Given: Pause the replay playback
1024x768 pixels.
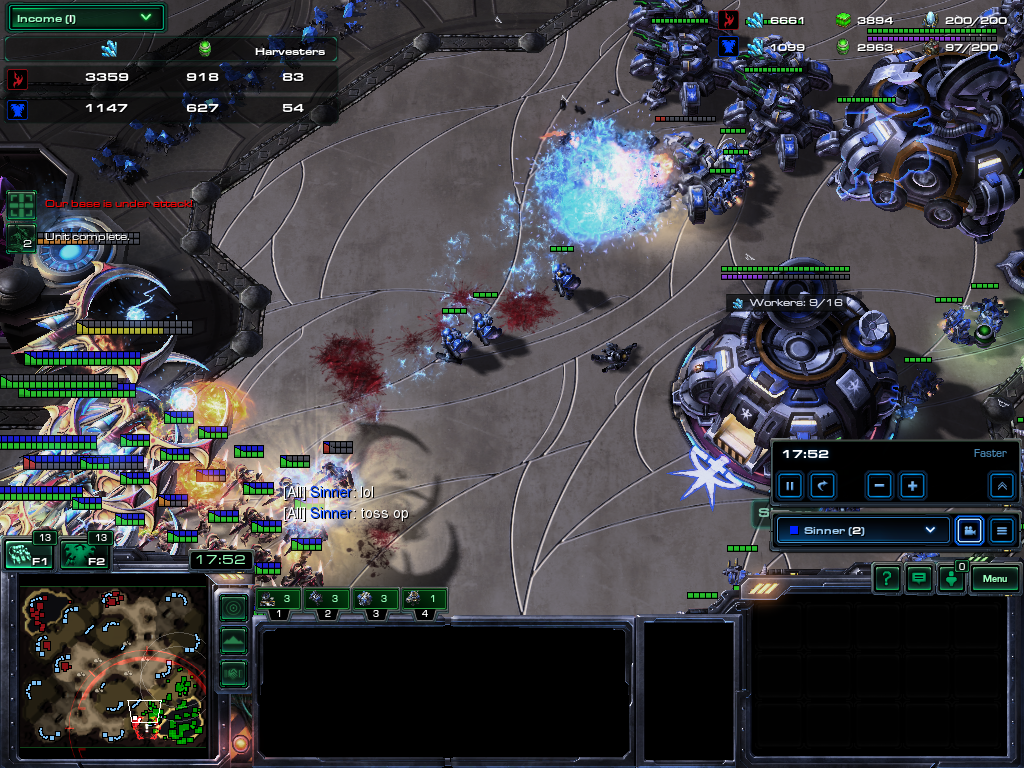Looking at the screenshot, I should point(790,486).
